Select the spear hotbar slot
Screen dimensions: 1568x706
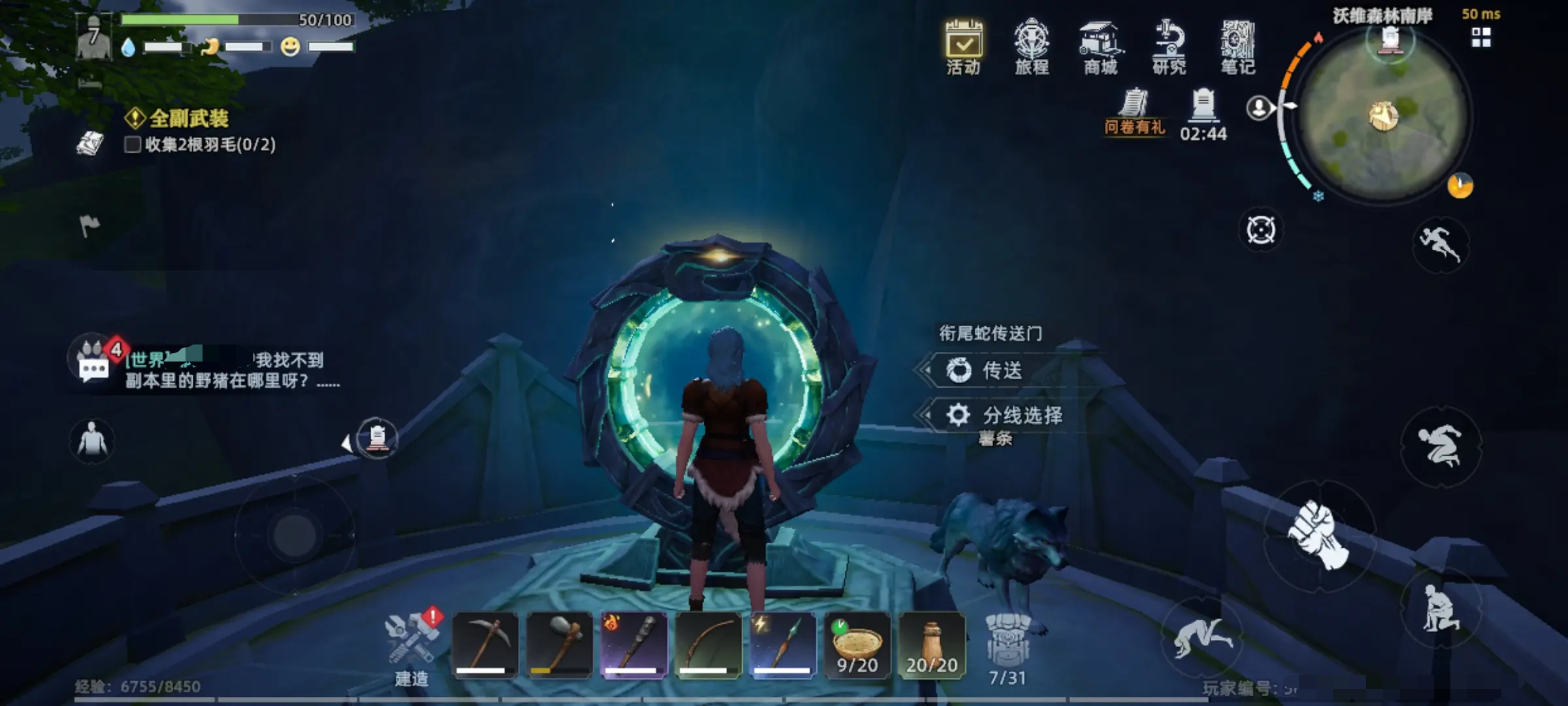point(783,645)
